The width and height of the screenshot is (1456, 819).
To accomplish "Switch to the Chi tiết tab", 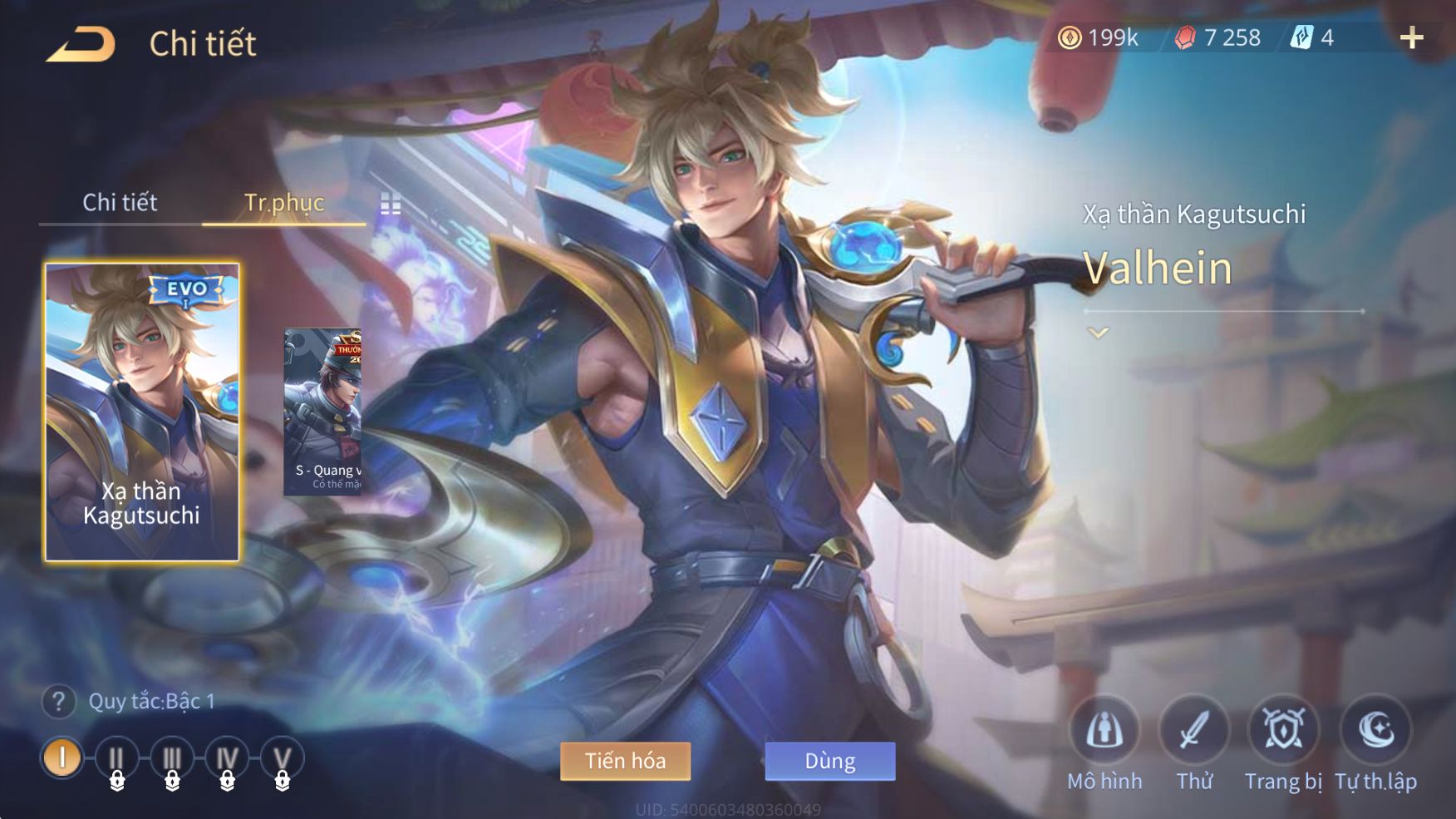I will tap(120, 202).
